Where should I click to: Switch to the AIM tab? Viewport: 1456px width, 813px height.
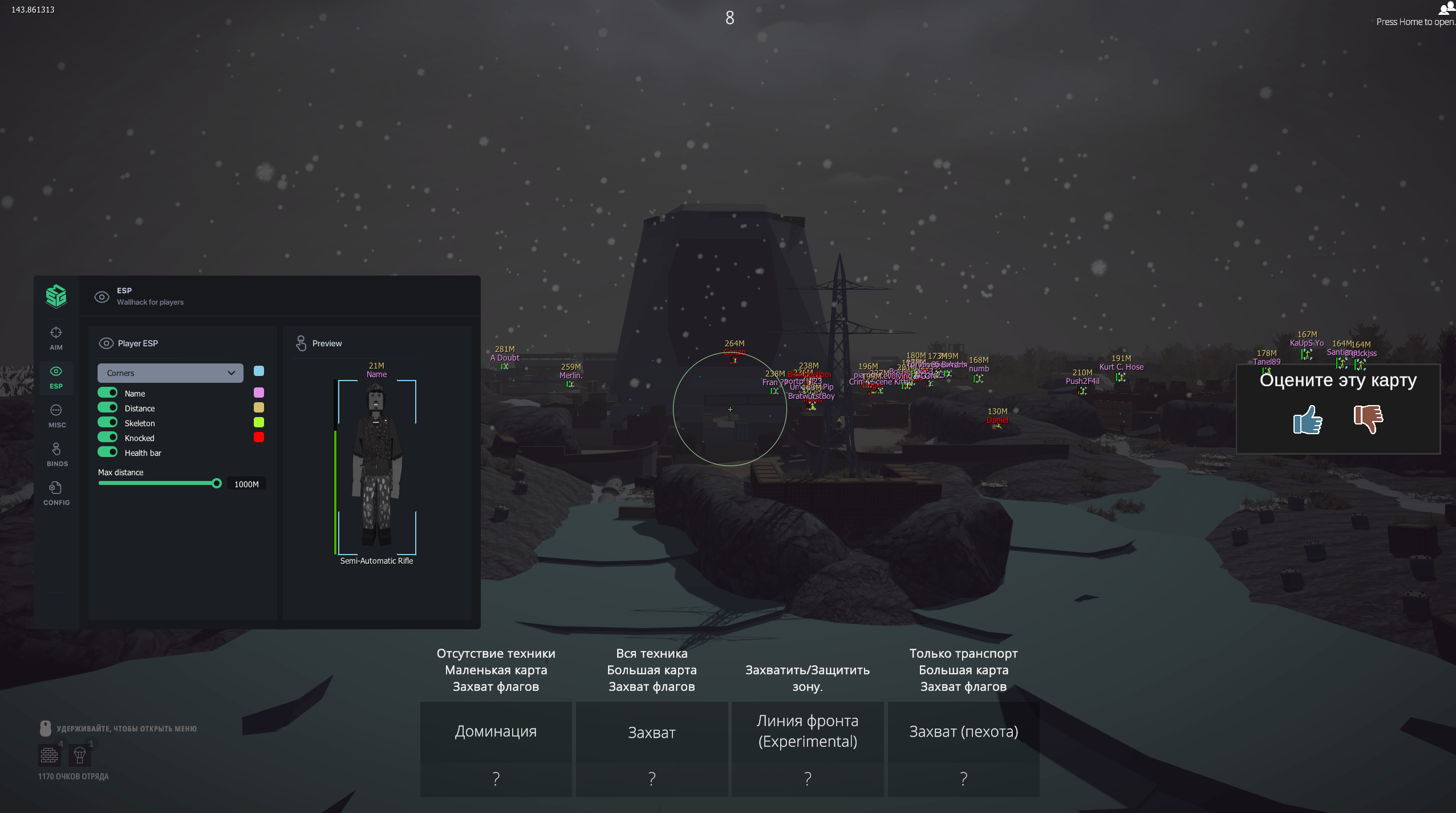pos(56,338)
